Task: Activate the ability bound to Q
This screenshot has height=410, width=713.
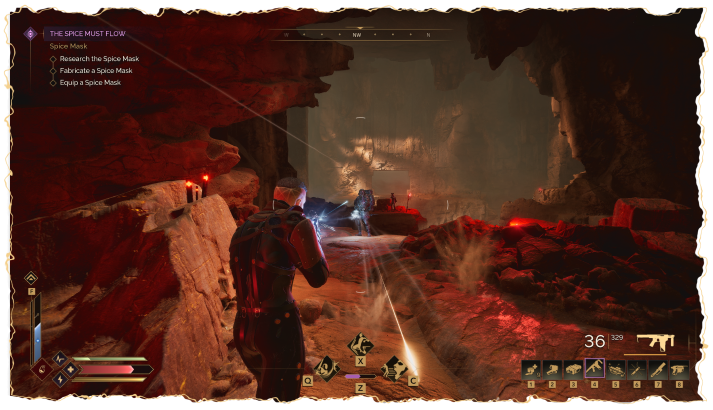Action: [x=325, y=367]
